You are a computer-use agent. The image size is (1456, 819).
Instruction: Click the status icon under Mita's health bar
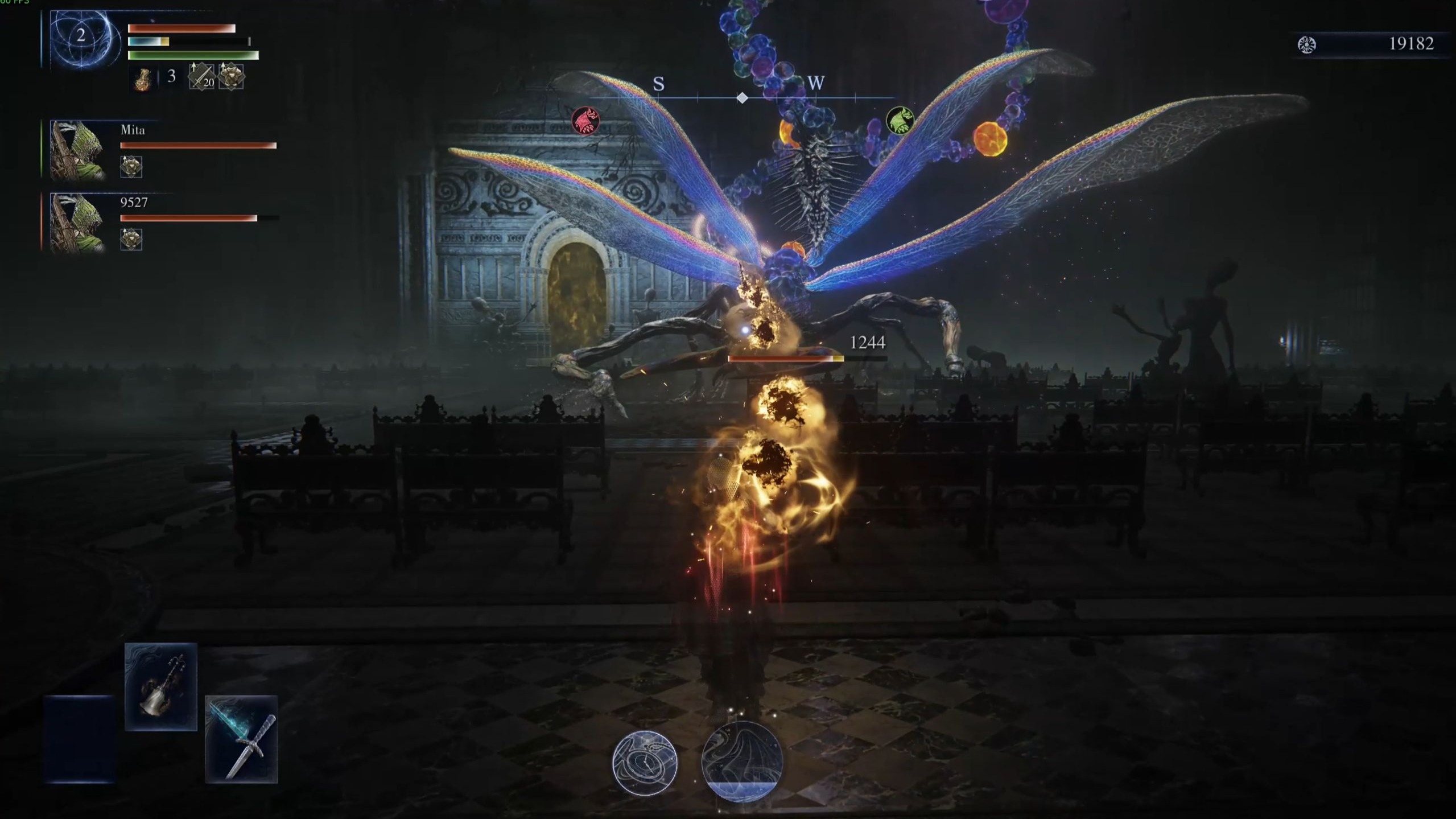coord(131,167)
